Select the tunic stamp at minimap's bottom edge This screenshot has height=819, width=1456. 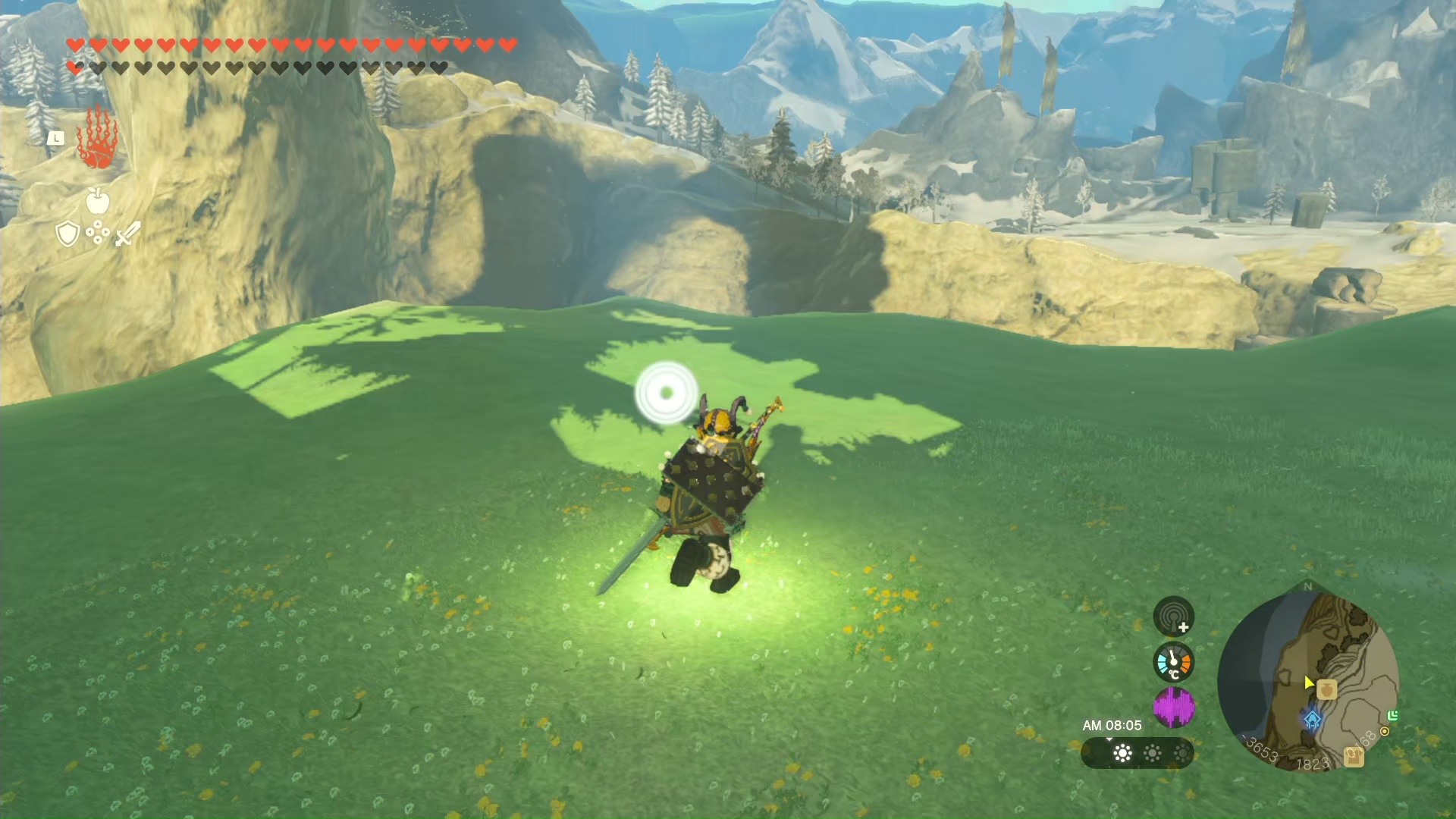coord(1353,756)
